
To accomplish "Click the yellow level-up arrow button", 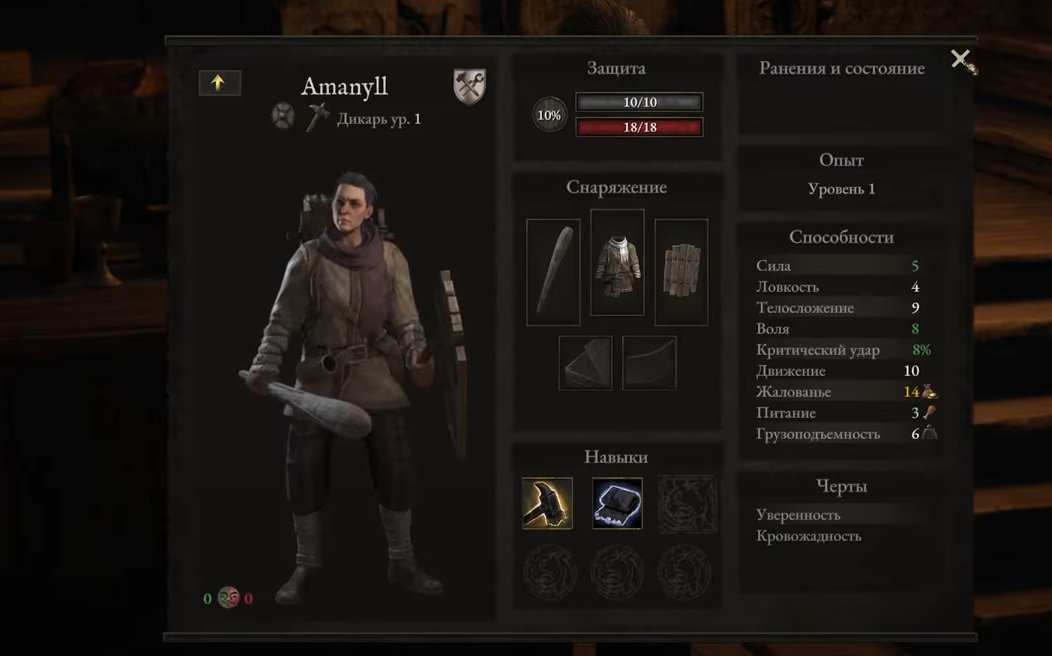I will coord(219,83).
